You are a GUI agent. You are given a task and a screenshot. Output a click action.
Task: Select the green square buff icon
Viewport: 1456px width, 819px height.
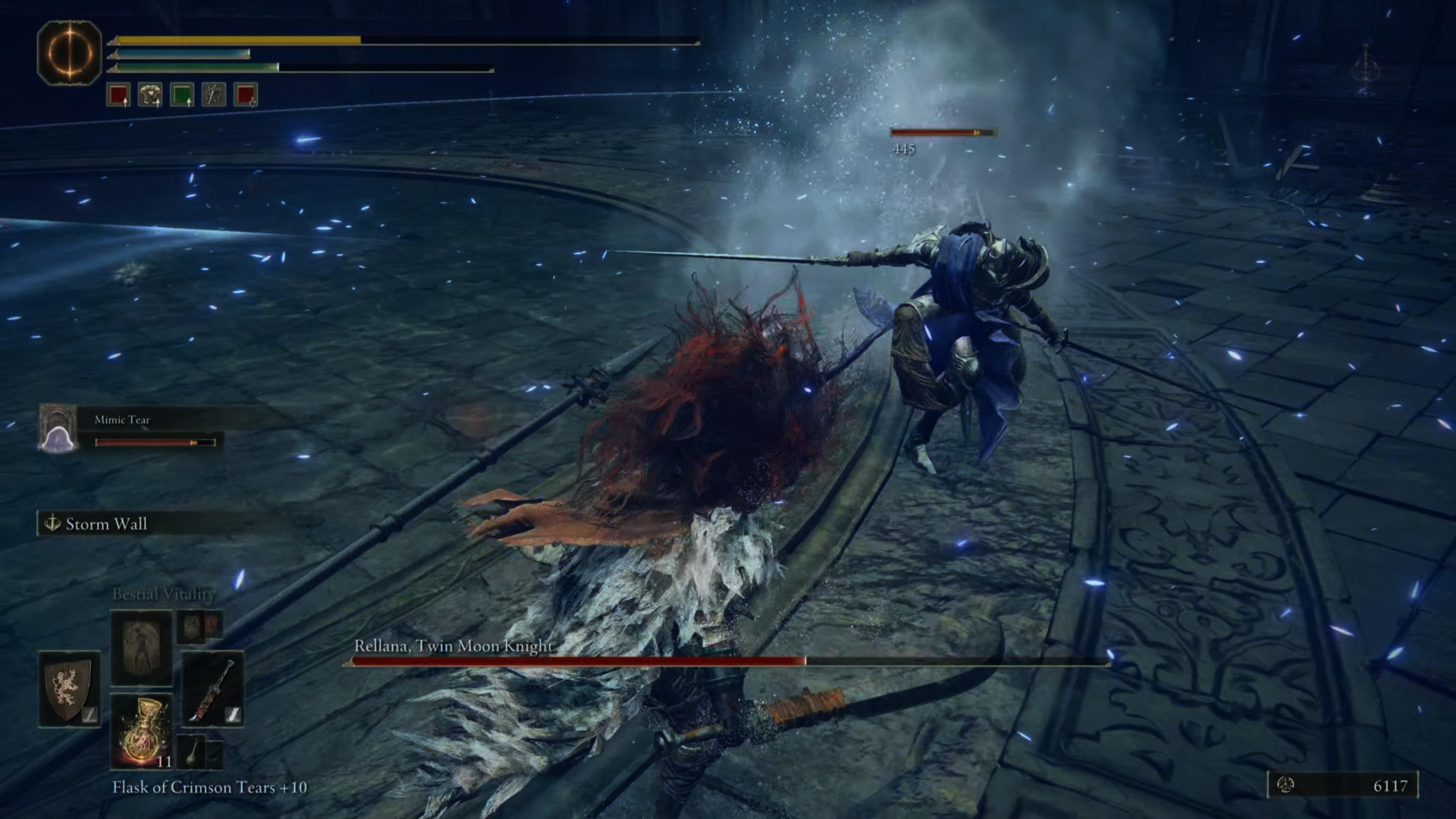[x=182, y=94]
